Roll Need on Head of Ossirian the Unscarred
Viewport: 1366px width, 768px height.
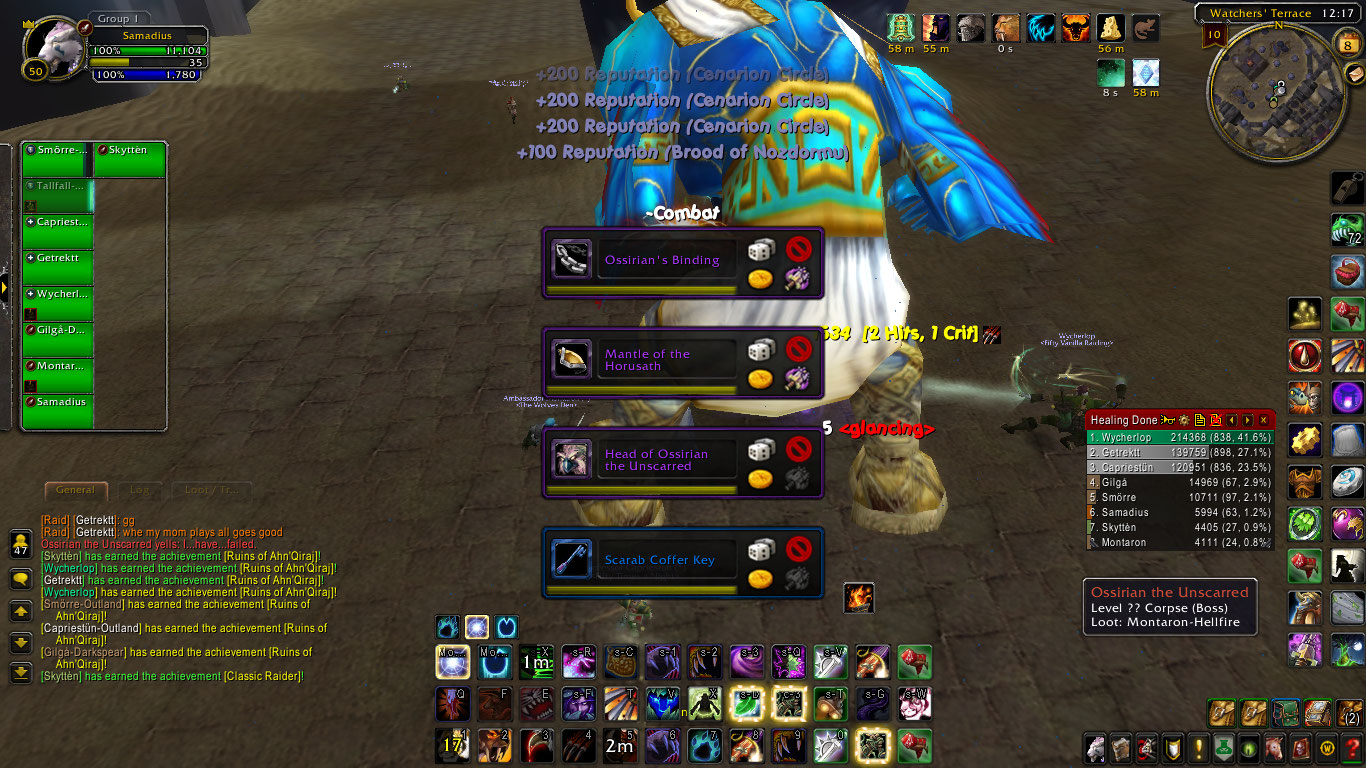coord(761,449)
